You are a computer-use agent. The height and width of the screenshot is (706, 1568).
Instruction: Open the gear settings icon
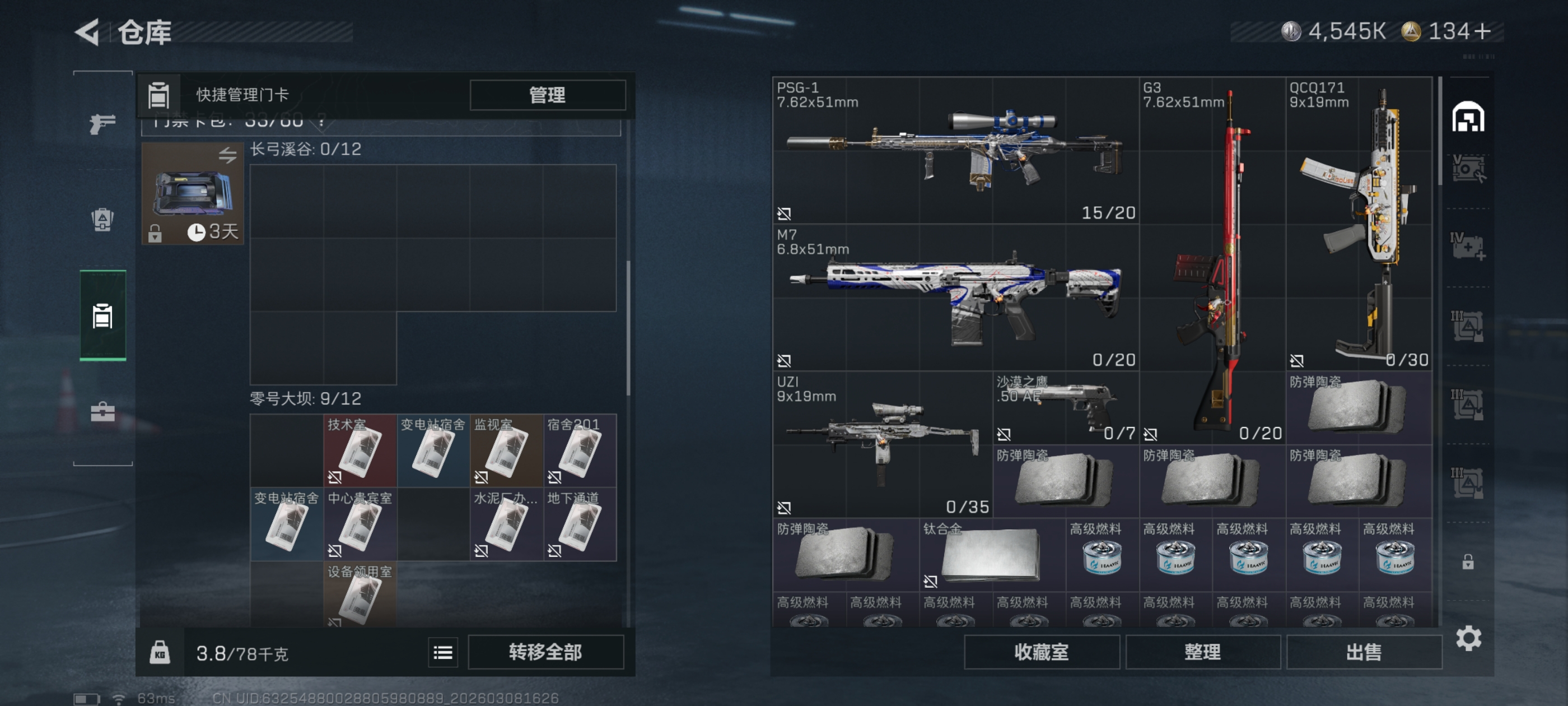point(1468,638)
